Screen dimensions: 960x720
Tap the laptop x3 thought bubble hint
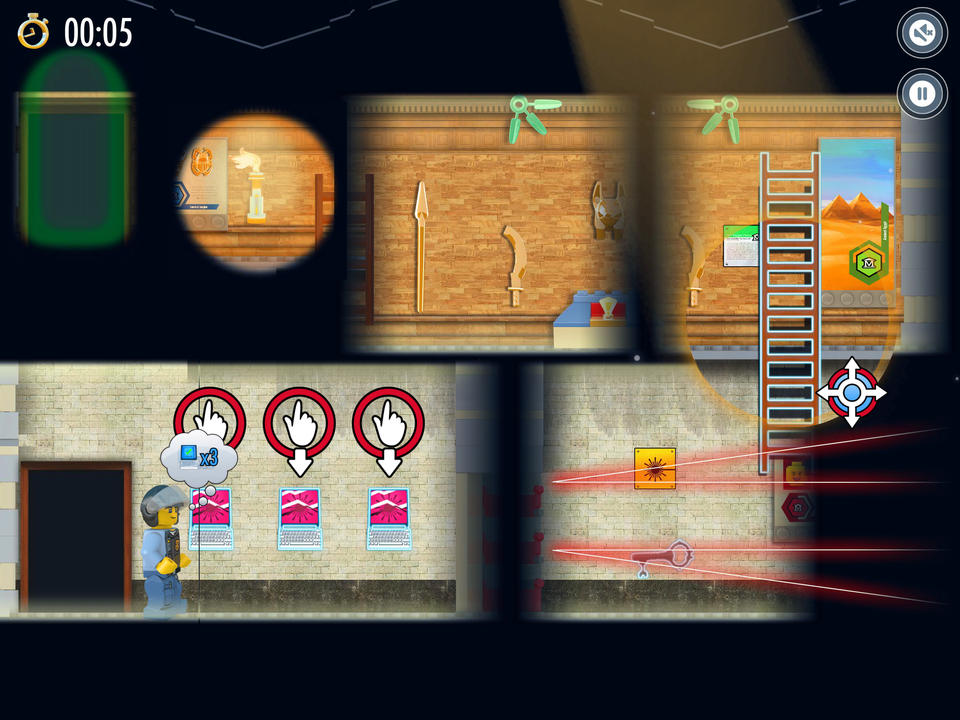click(199, 458)
